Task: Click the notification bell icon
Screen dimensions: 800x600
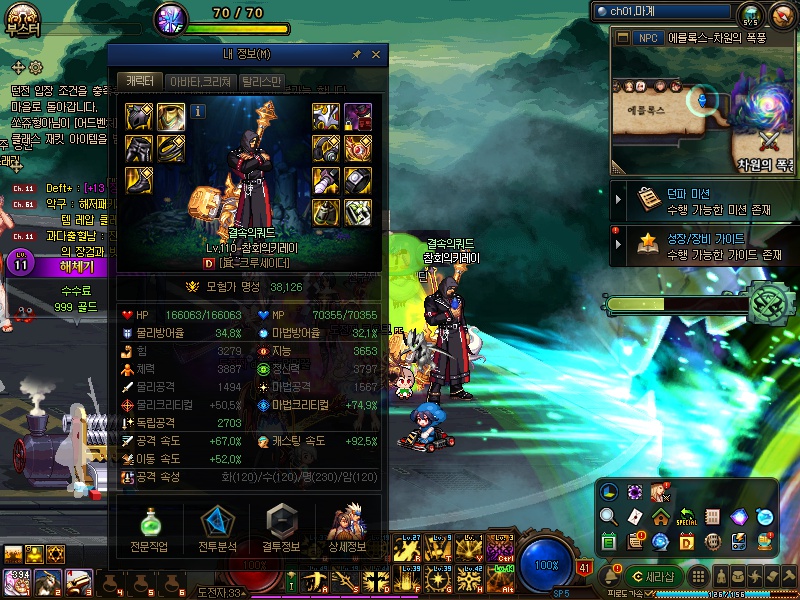Action: pos(611,577)
